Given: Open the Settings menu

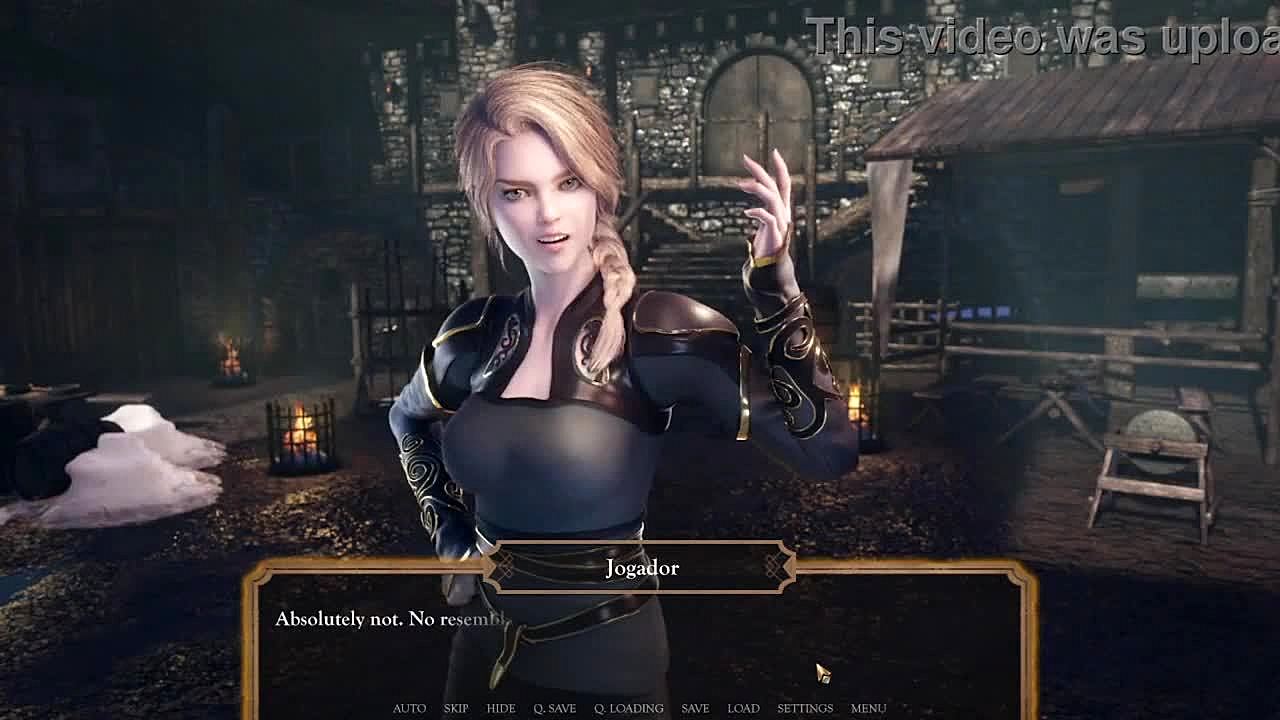Looking at the screenshot, I should (805, 708).
